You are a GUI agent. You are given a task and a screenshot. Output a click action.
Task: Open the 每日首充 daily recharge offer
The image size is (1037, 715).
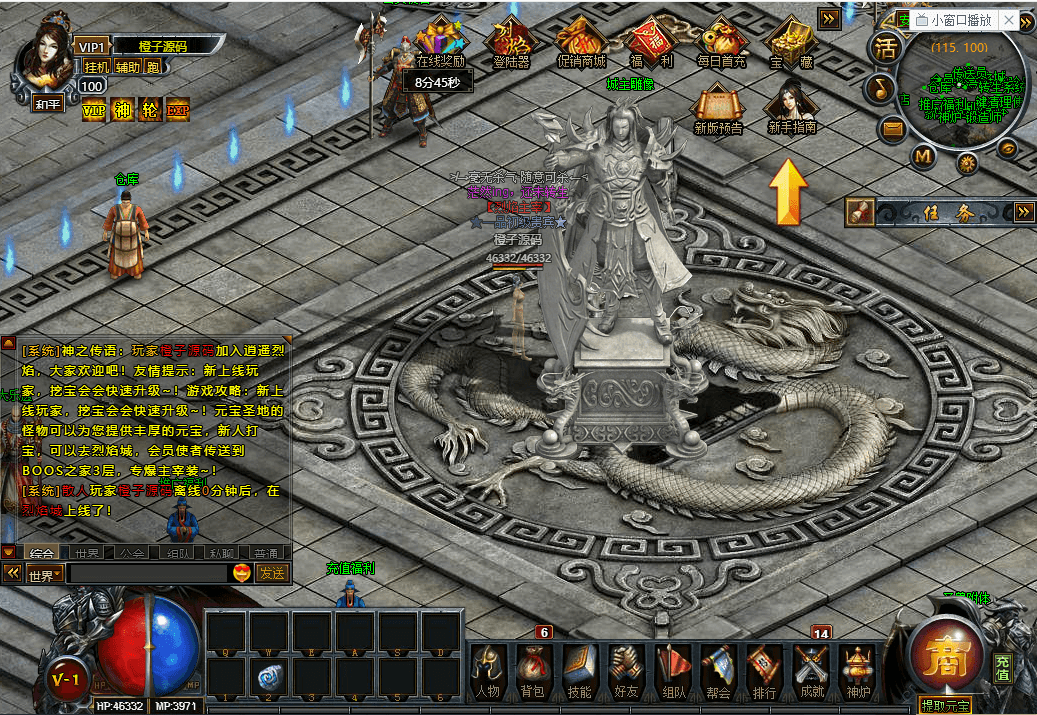pos(721,41)
